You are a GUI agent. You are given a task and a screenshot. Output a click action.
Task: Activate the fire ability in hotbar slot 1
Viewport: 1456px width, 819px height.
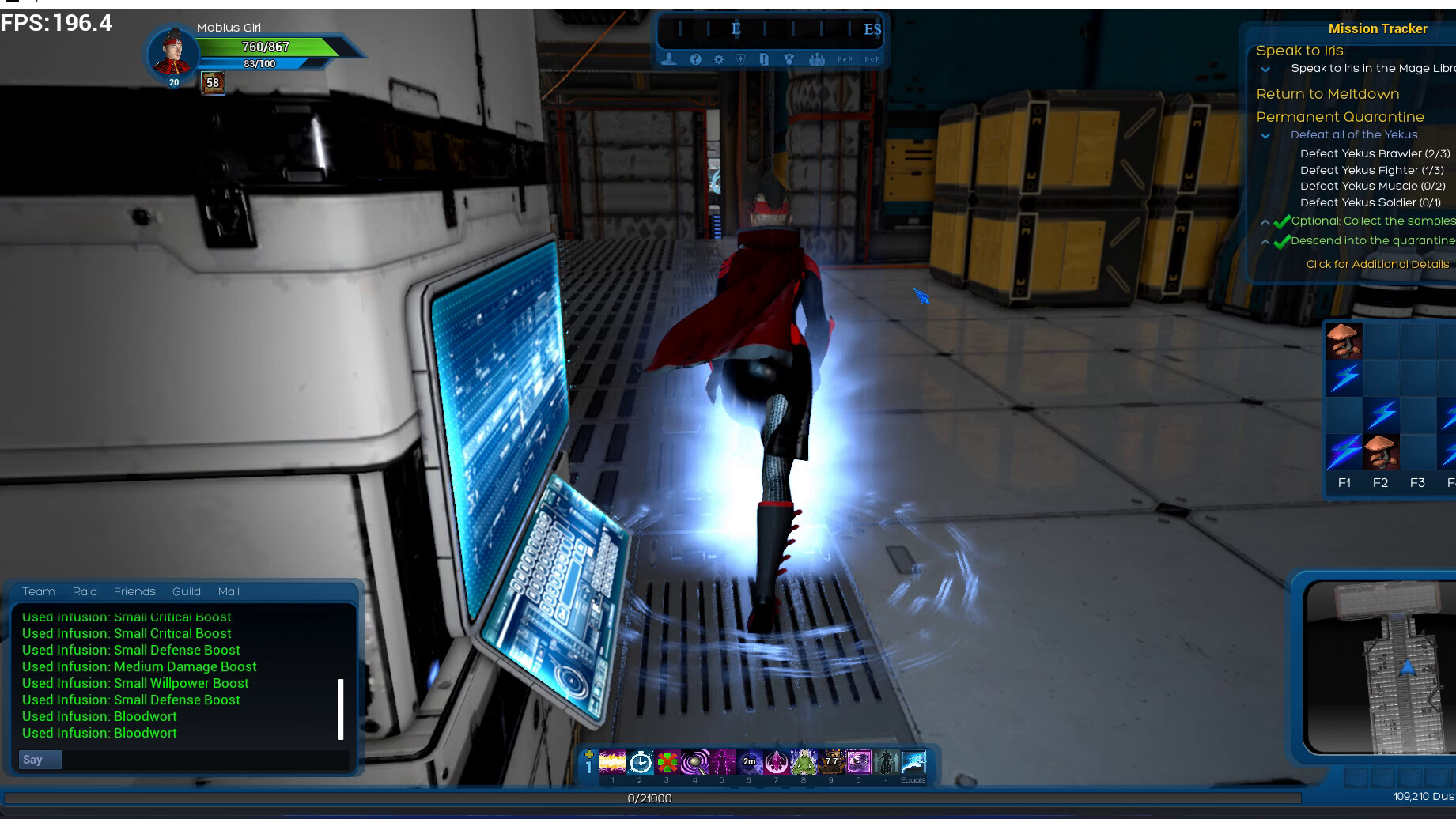pos(613,762)
